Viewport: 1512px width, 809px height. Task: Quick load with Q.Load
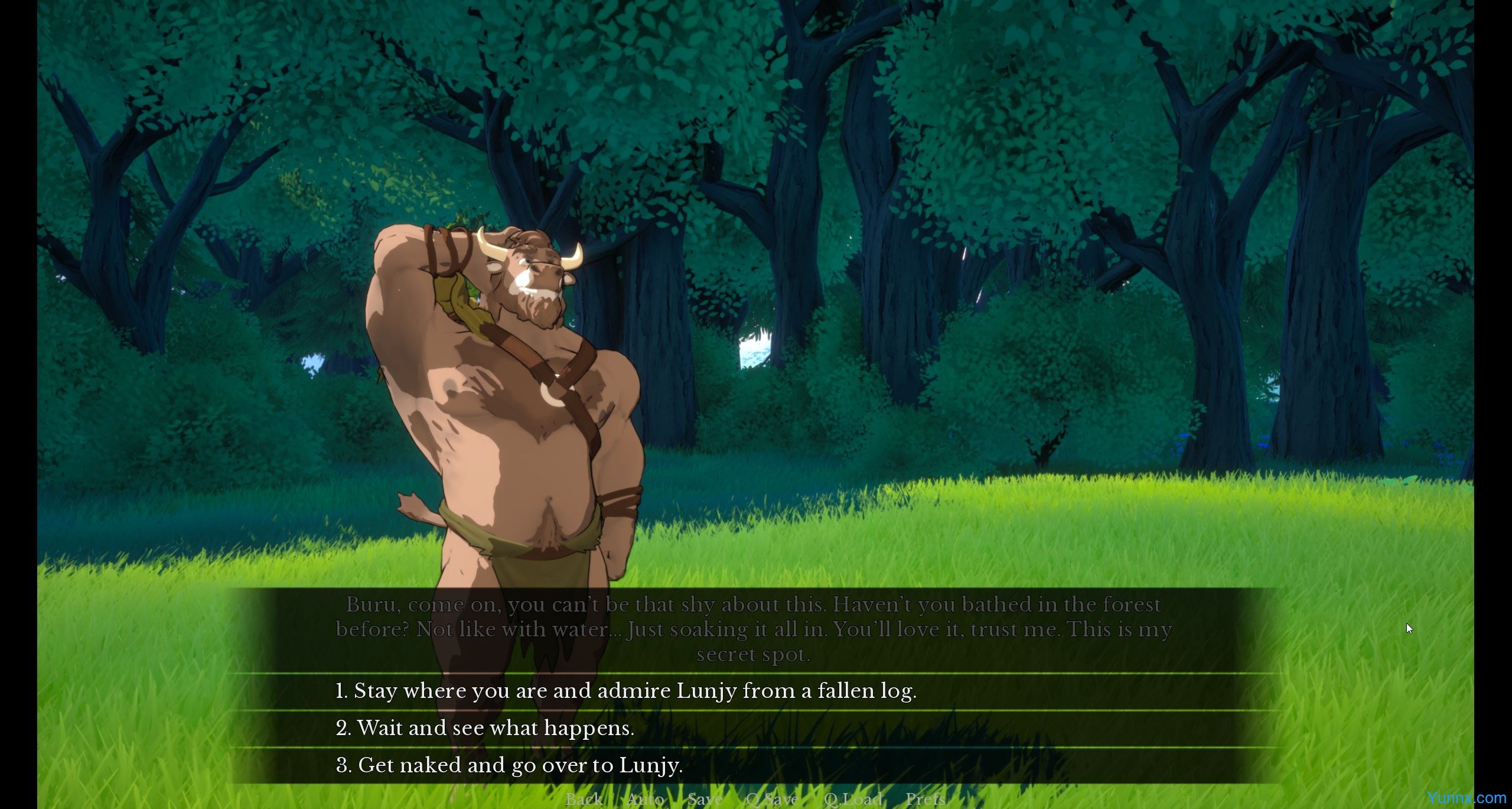(852, 800)
